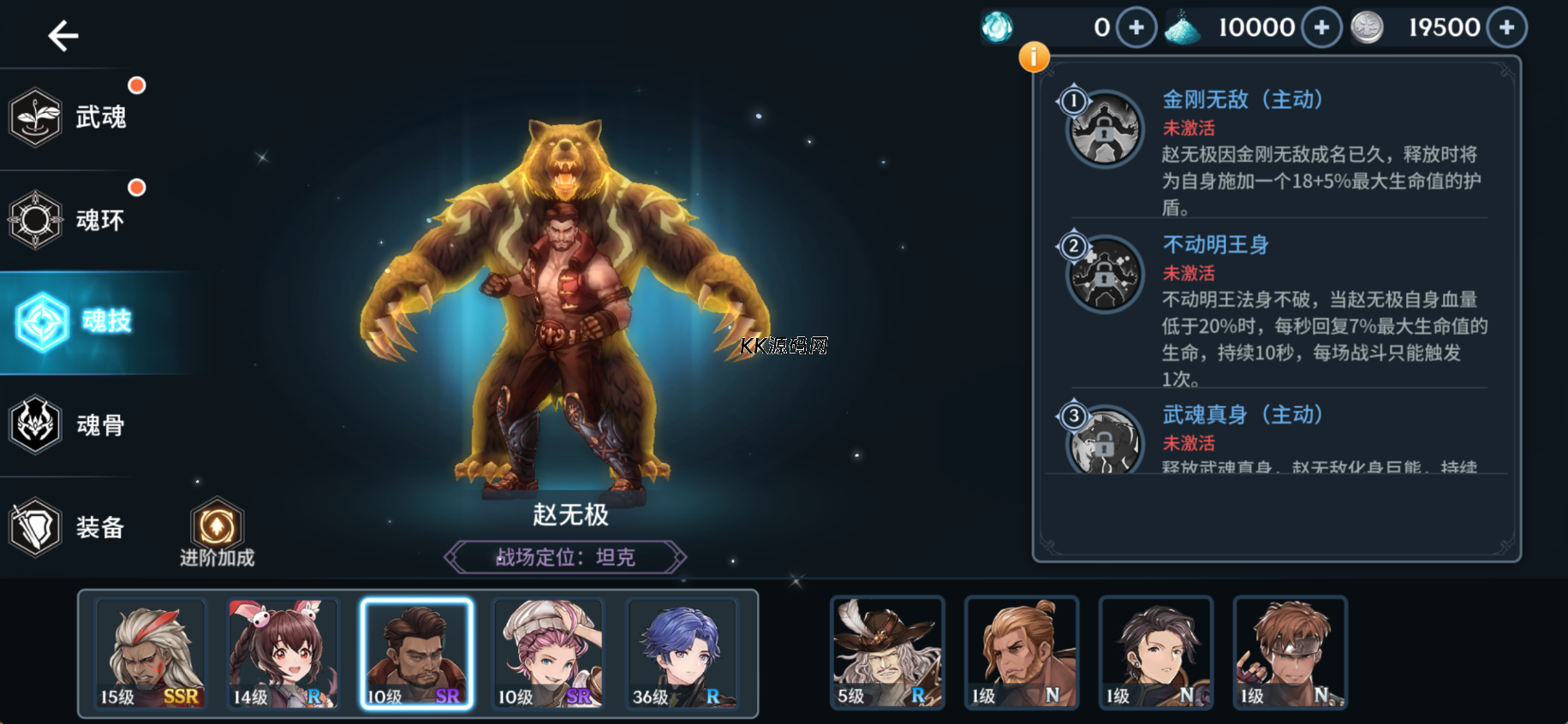Choose the hero wearing an eye bandana
Screen dimensions: 1568x724
(x=1290, y=653)
